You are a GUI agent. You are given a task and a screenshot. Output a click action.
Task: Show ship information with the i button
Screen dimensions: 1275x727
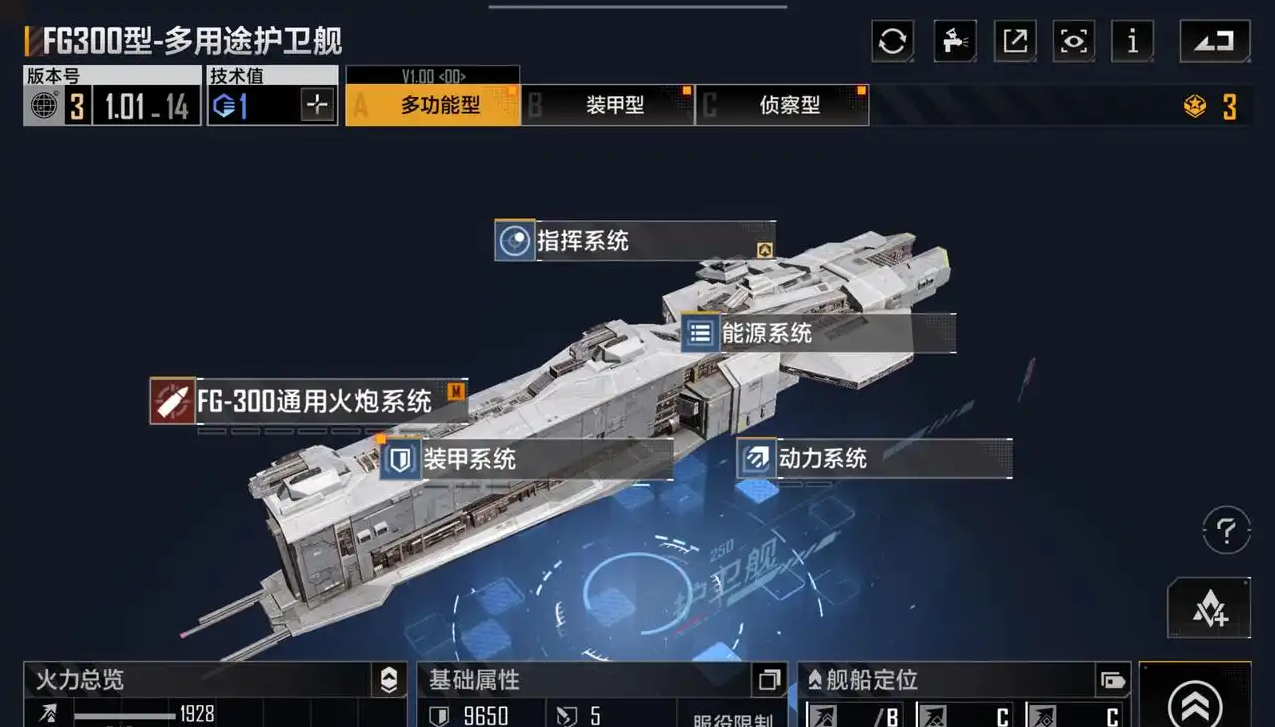(1132, 42)
